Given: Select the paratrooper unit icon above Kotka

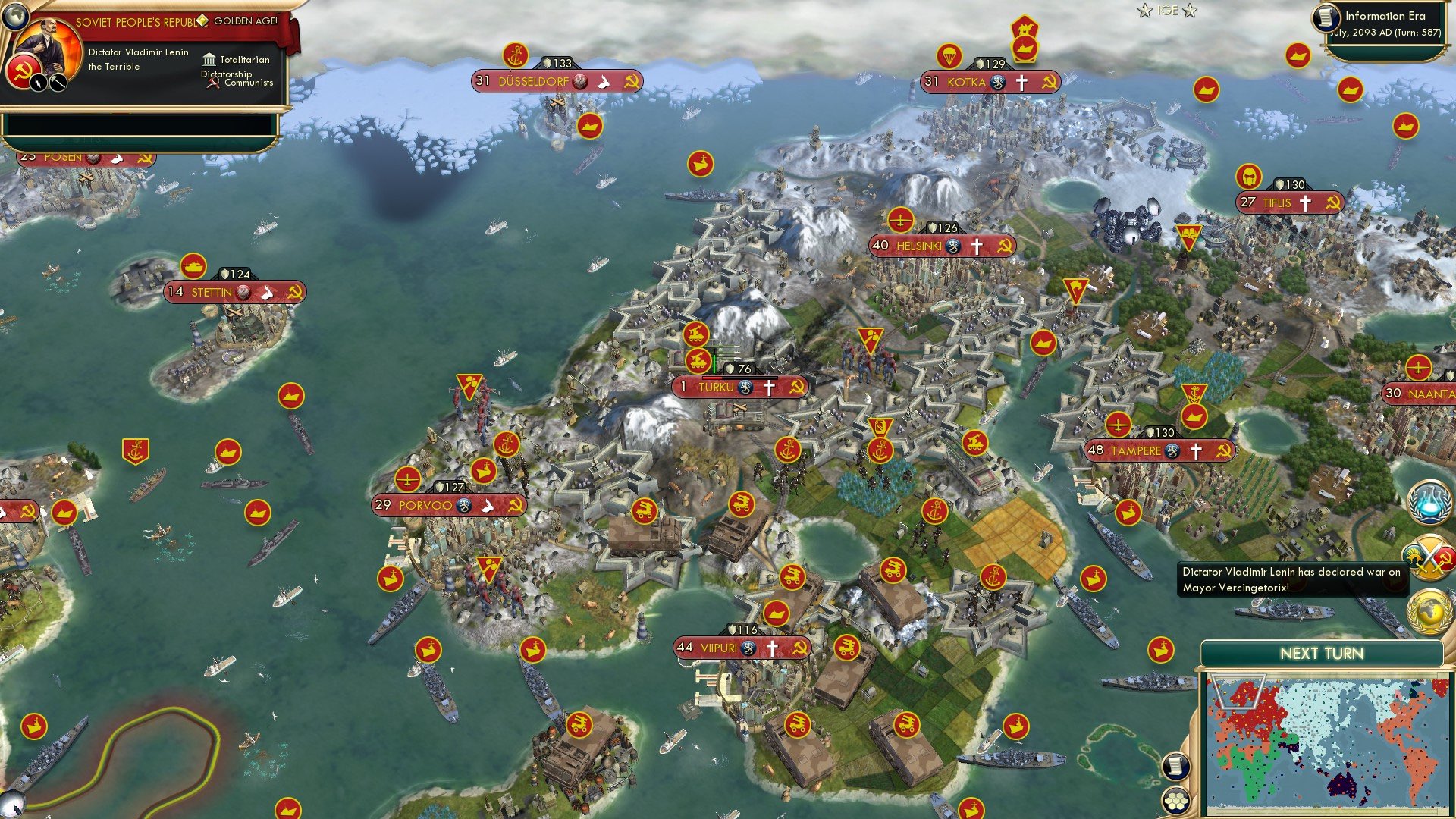Looking at the screenshot, I should pyautogui.click(x=949, y=55).
